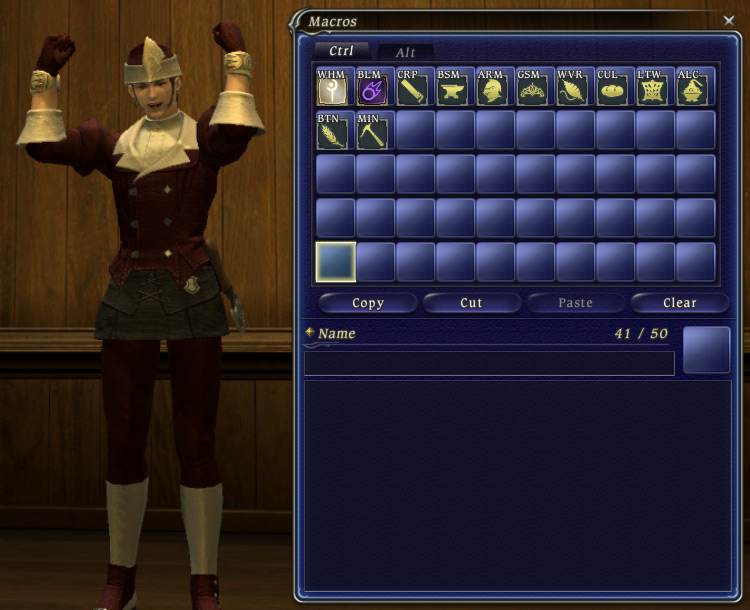Screen dimensions: 750x610
Task: Open the macro icon selector box
Action: (x=706, y=350)
